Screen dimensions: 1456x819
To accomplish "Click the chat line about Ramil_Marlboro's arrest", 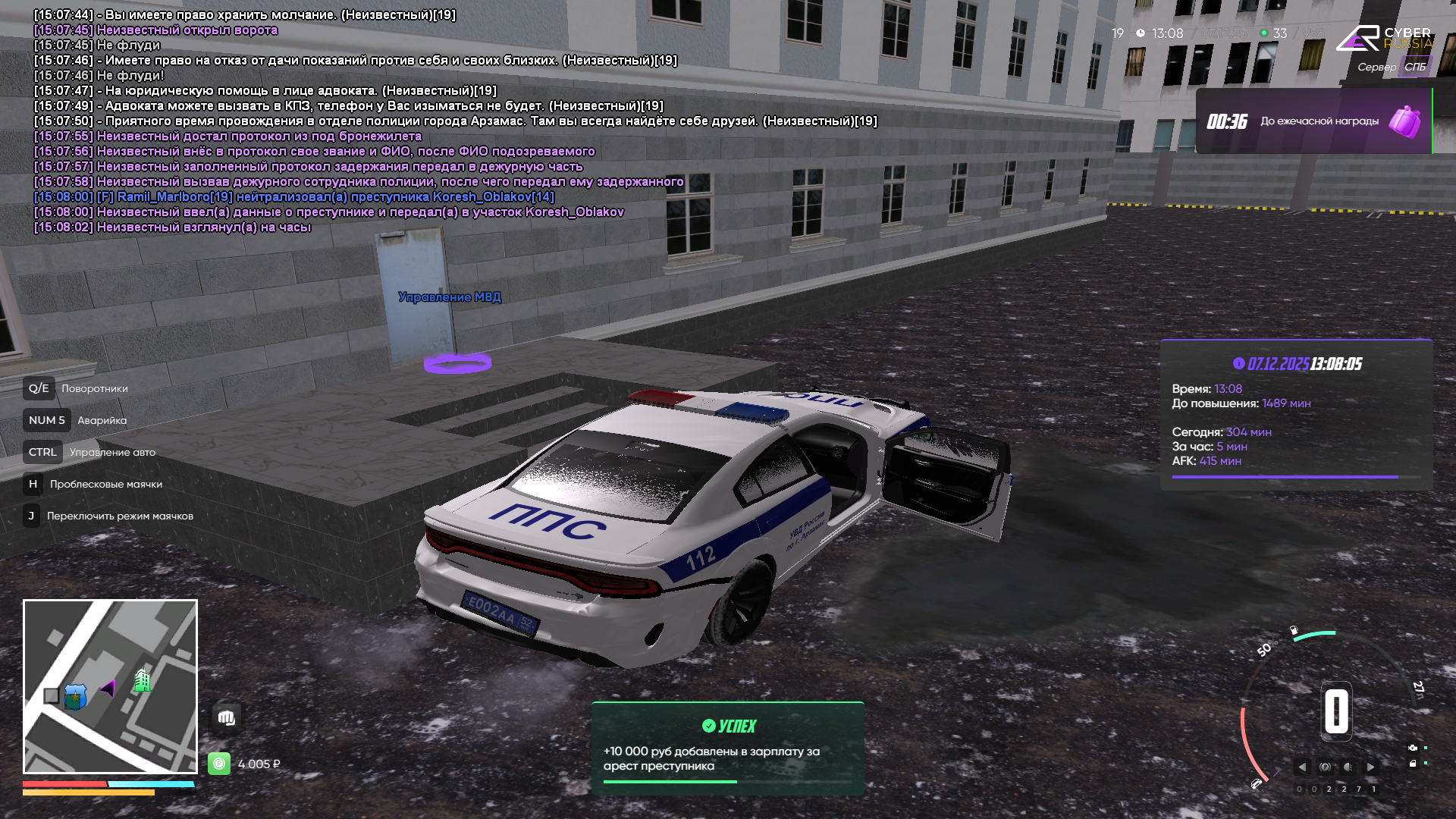I will pos(294,197).
